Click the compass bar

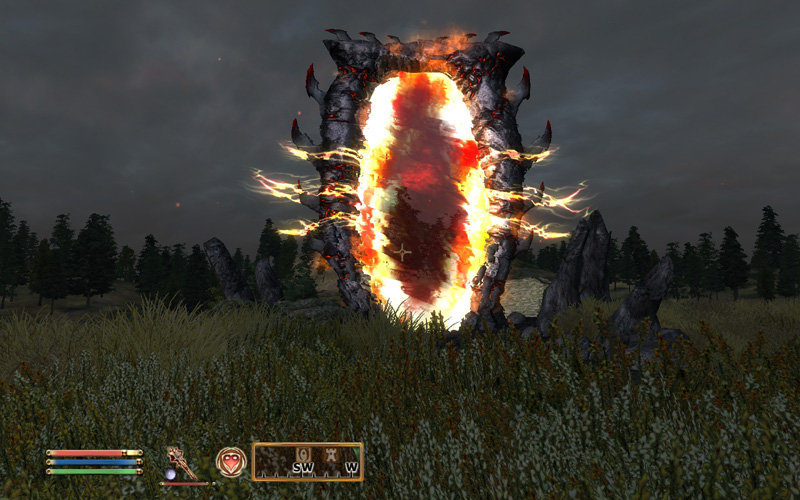pos(307,462)
